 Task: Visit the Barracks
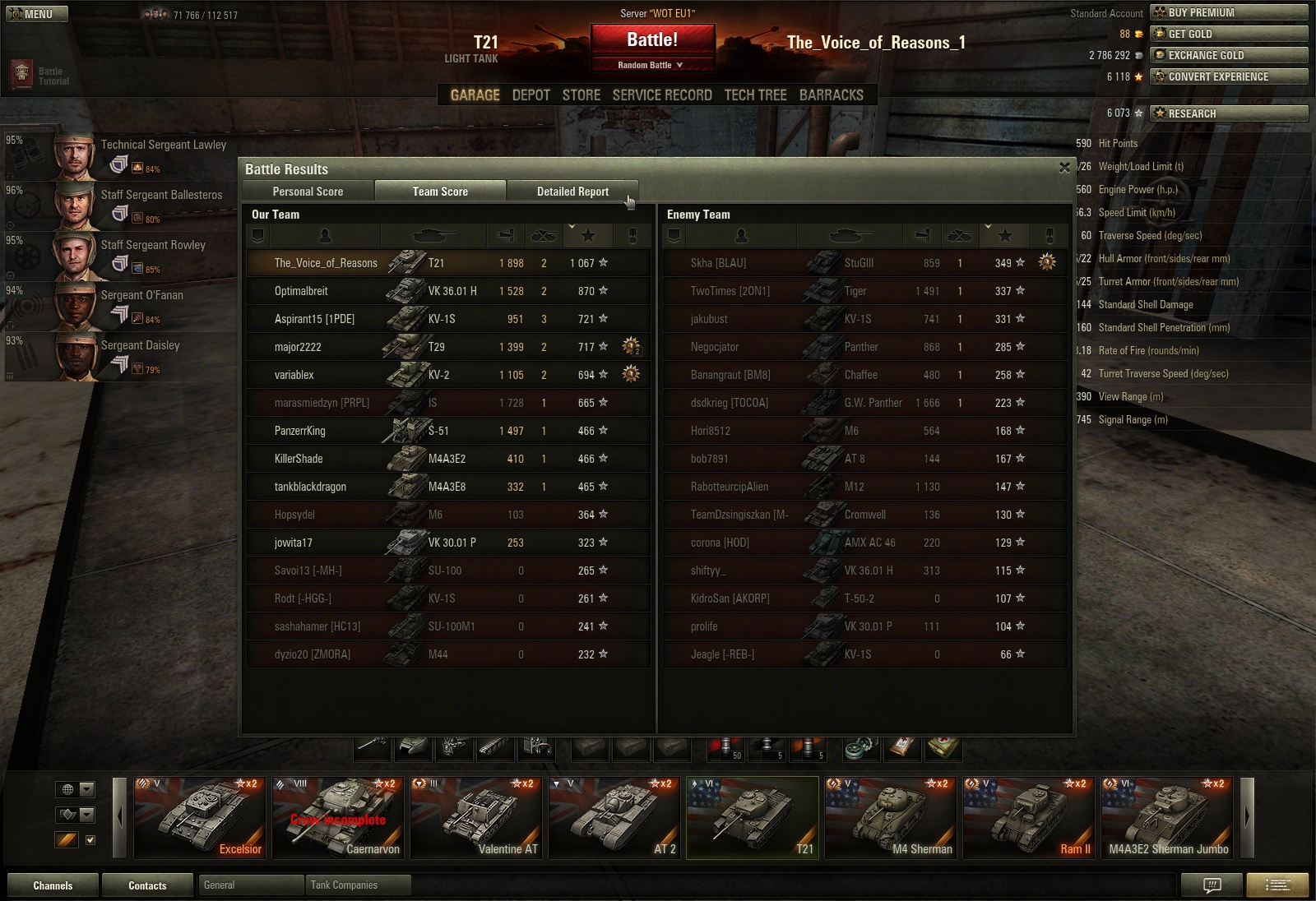[x=831, y=95]
